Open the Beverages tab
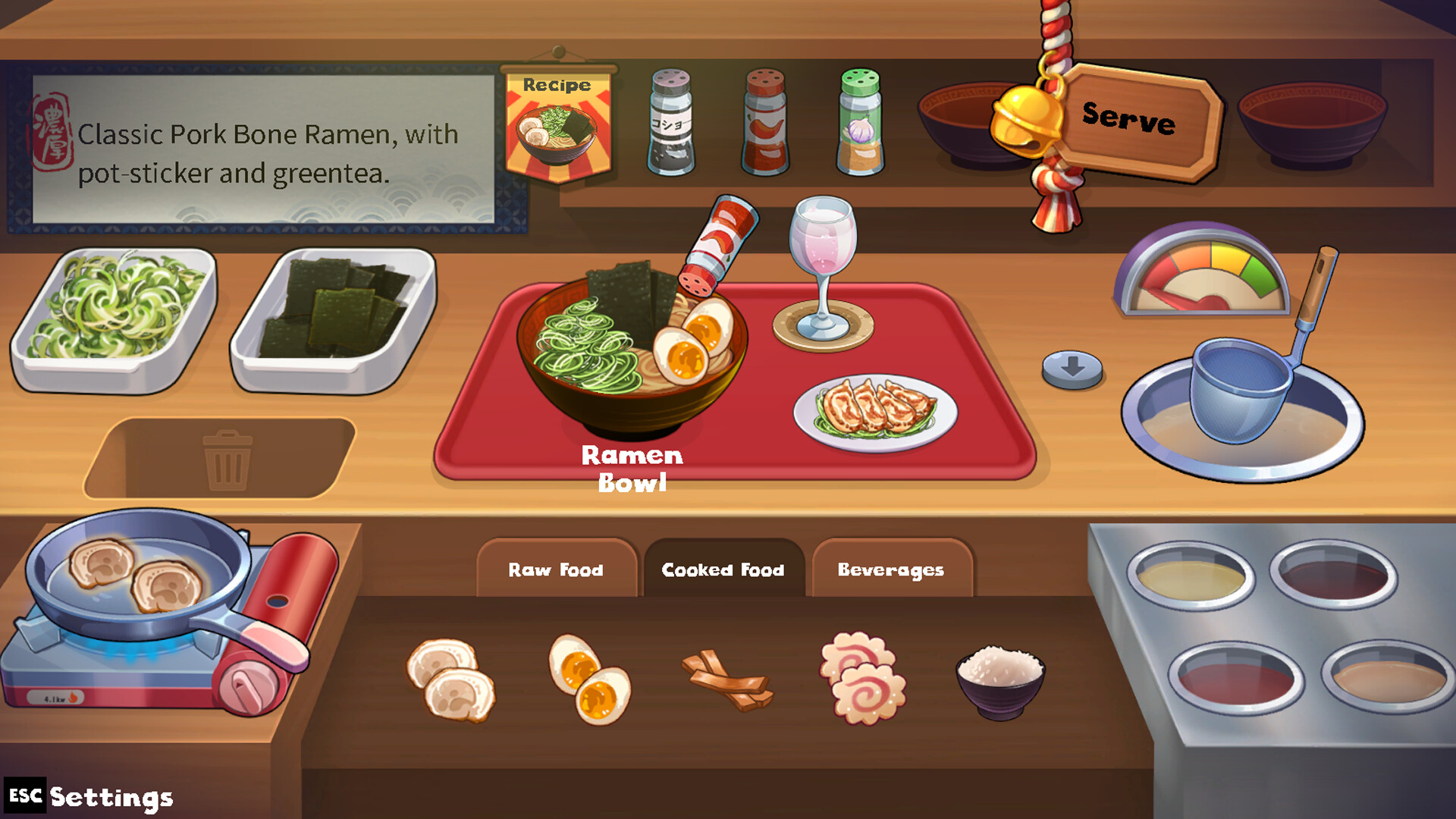 click(892, 570)
